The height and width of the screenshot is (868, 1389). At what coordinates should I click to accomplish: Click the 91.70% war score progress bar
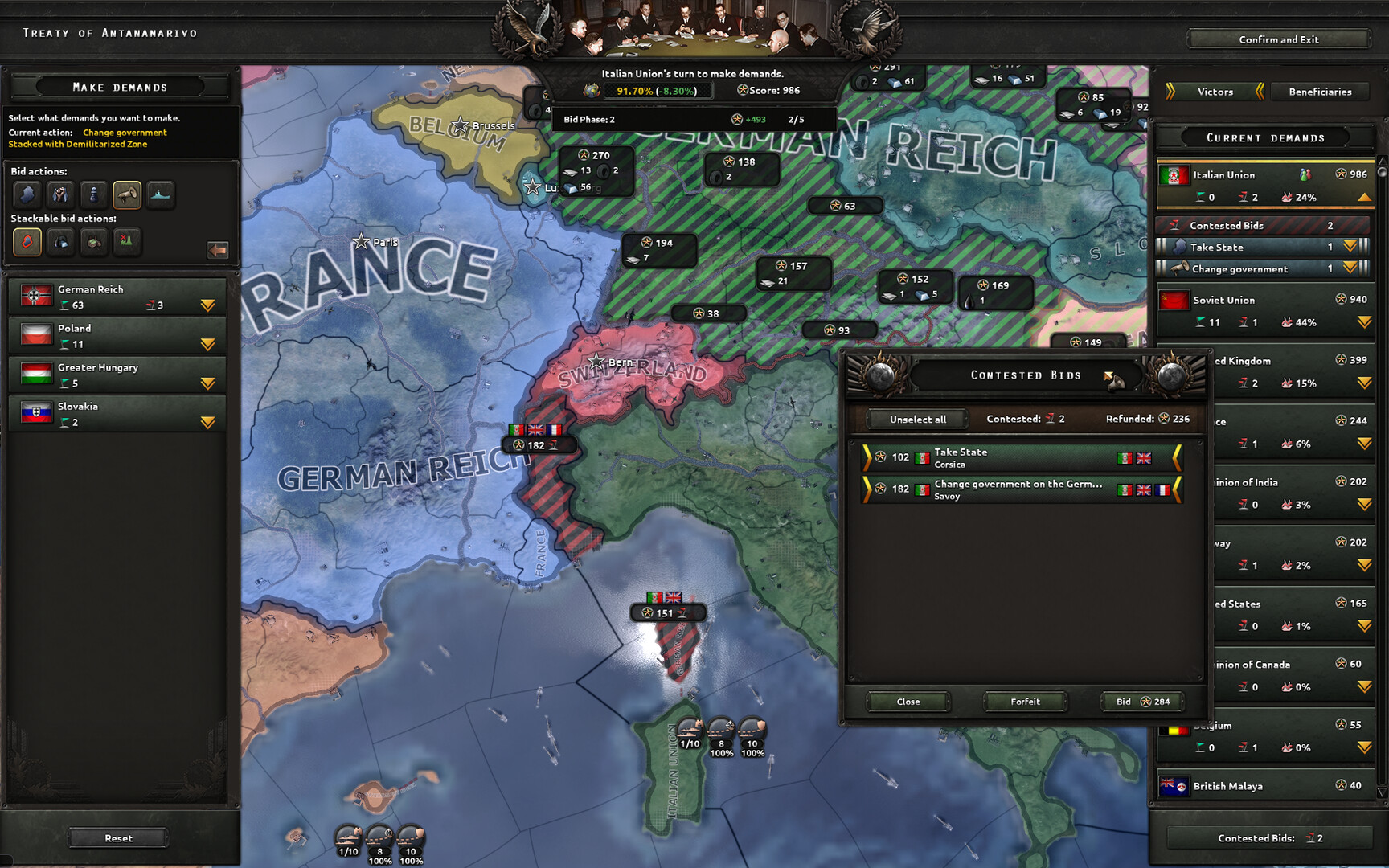pos(661,91)
